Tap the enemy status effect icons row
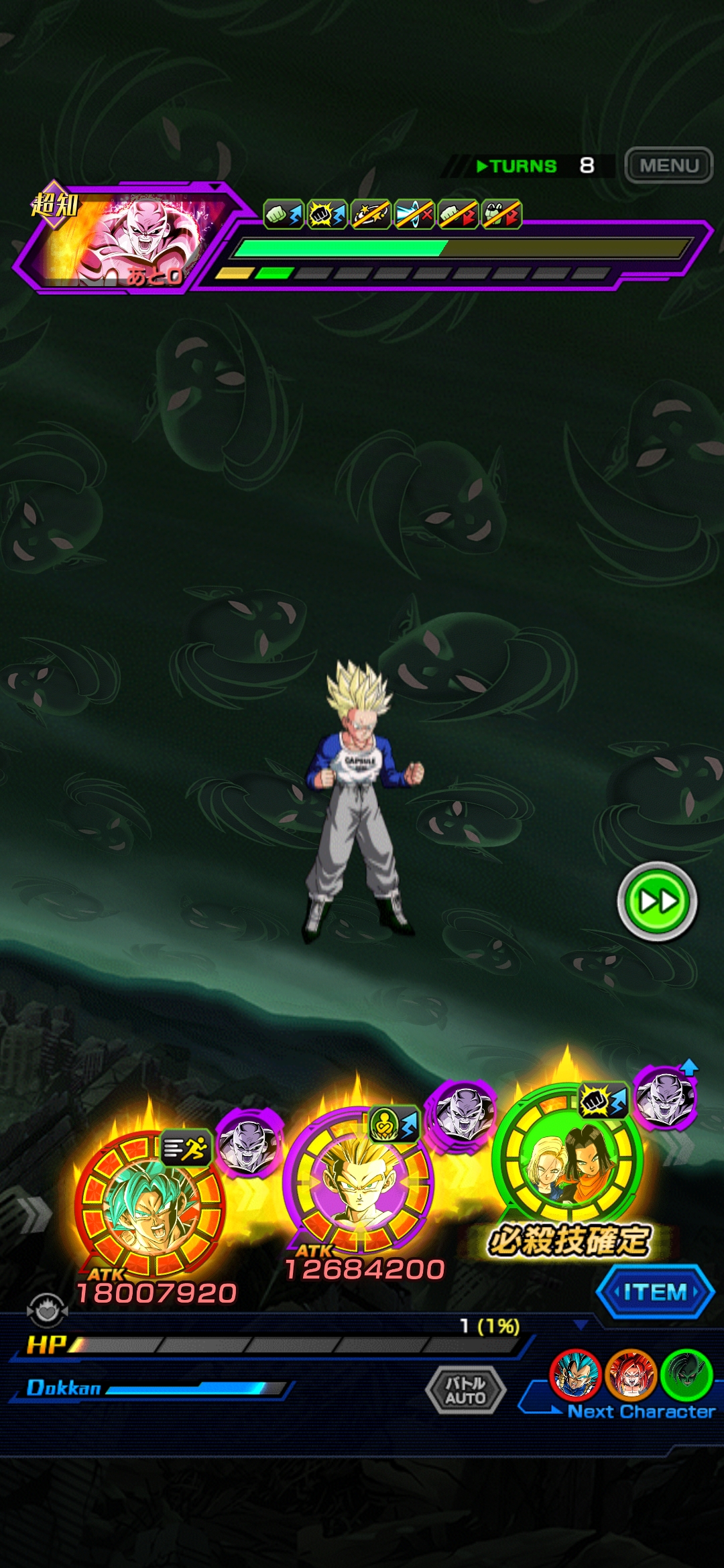This screenshot has height=1568, width=724. click(392, 214)
